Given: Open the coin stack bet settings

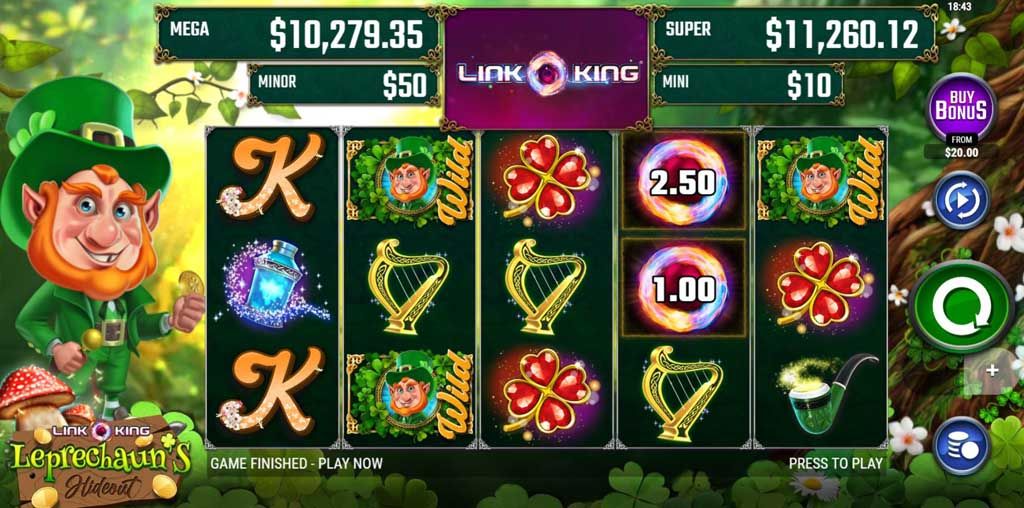Looking at the screenshot, I should (961, 446).
